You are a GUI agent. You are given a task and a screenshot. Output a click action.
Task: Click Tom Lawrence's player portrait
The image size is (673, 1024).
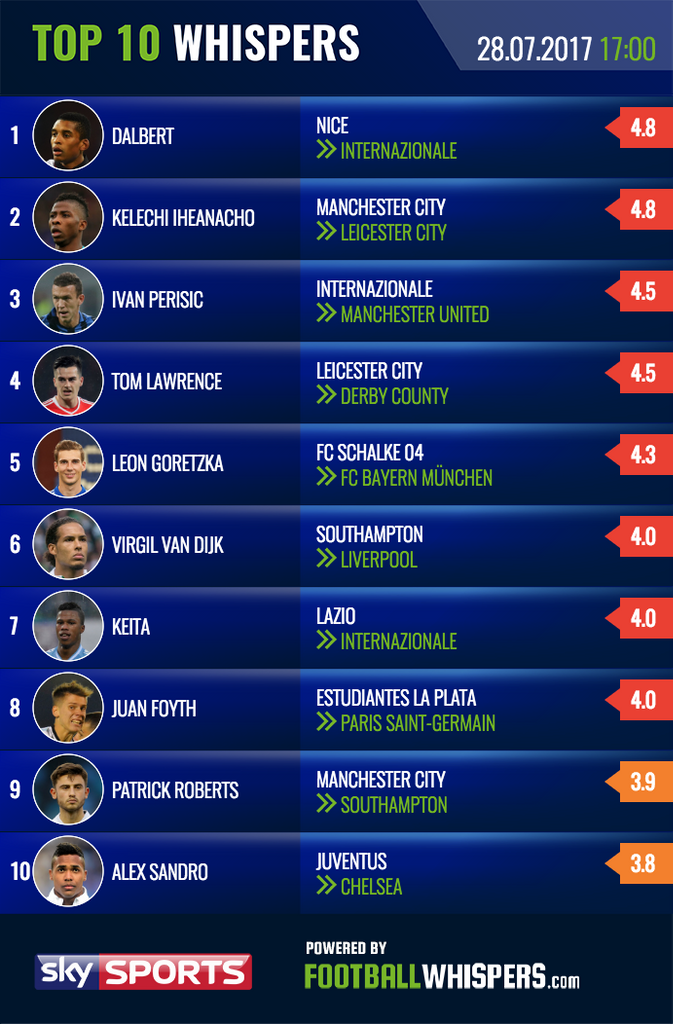coord(68,381)
